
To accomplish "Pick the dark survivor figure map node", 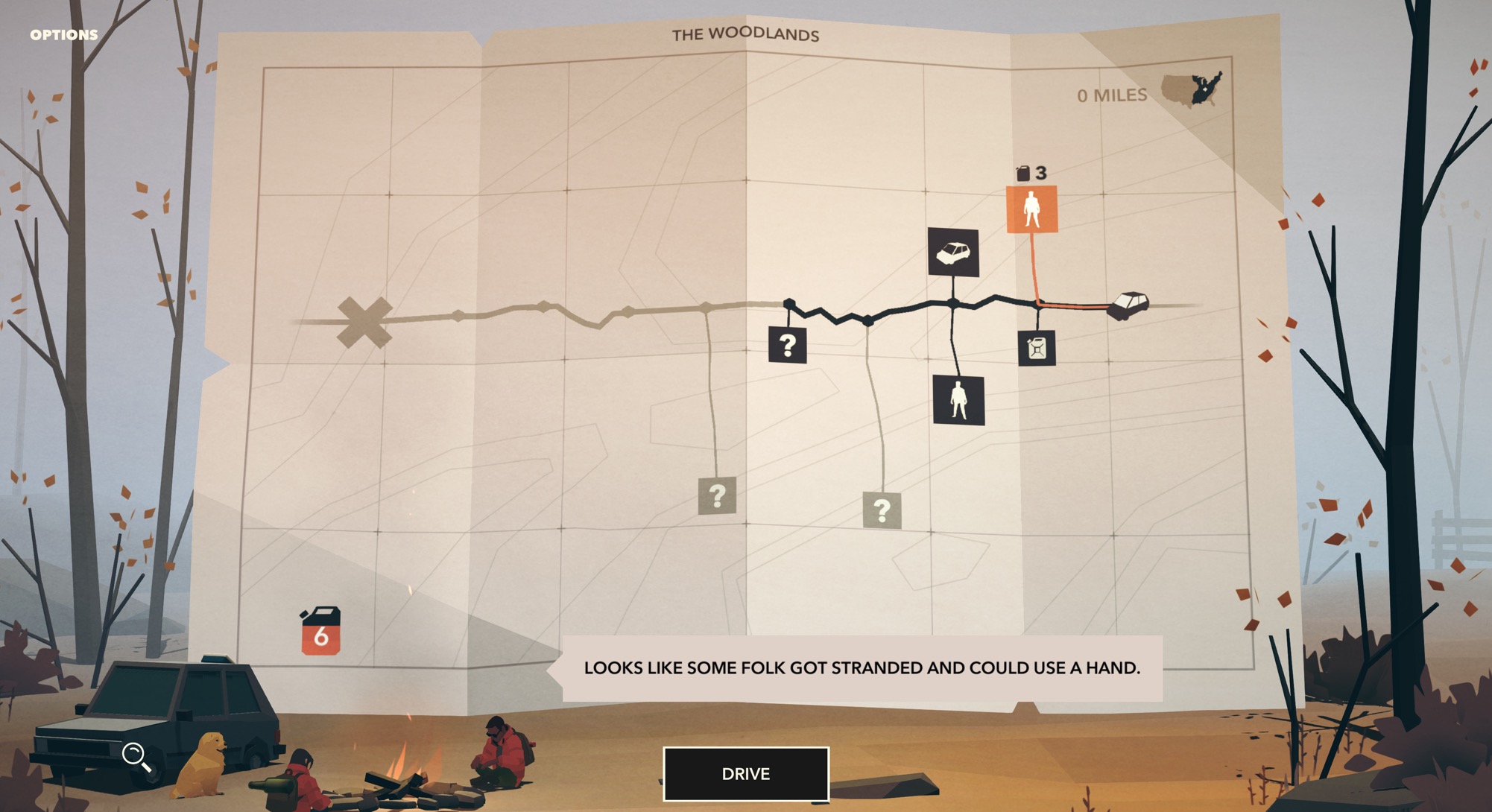I will (x=958, y=400).
